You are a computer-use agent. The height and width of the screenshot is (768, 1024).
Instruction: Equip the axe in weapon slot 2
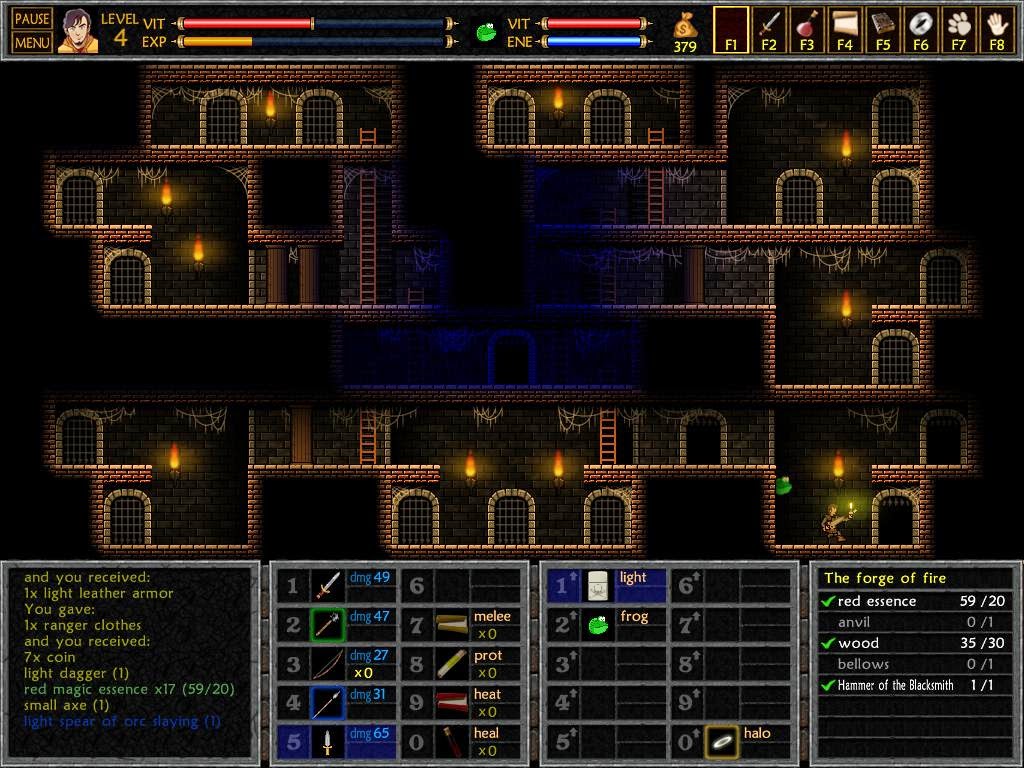pos(328,625)
